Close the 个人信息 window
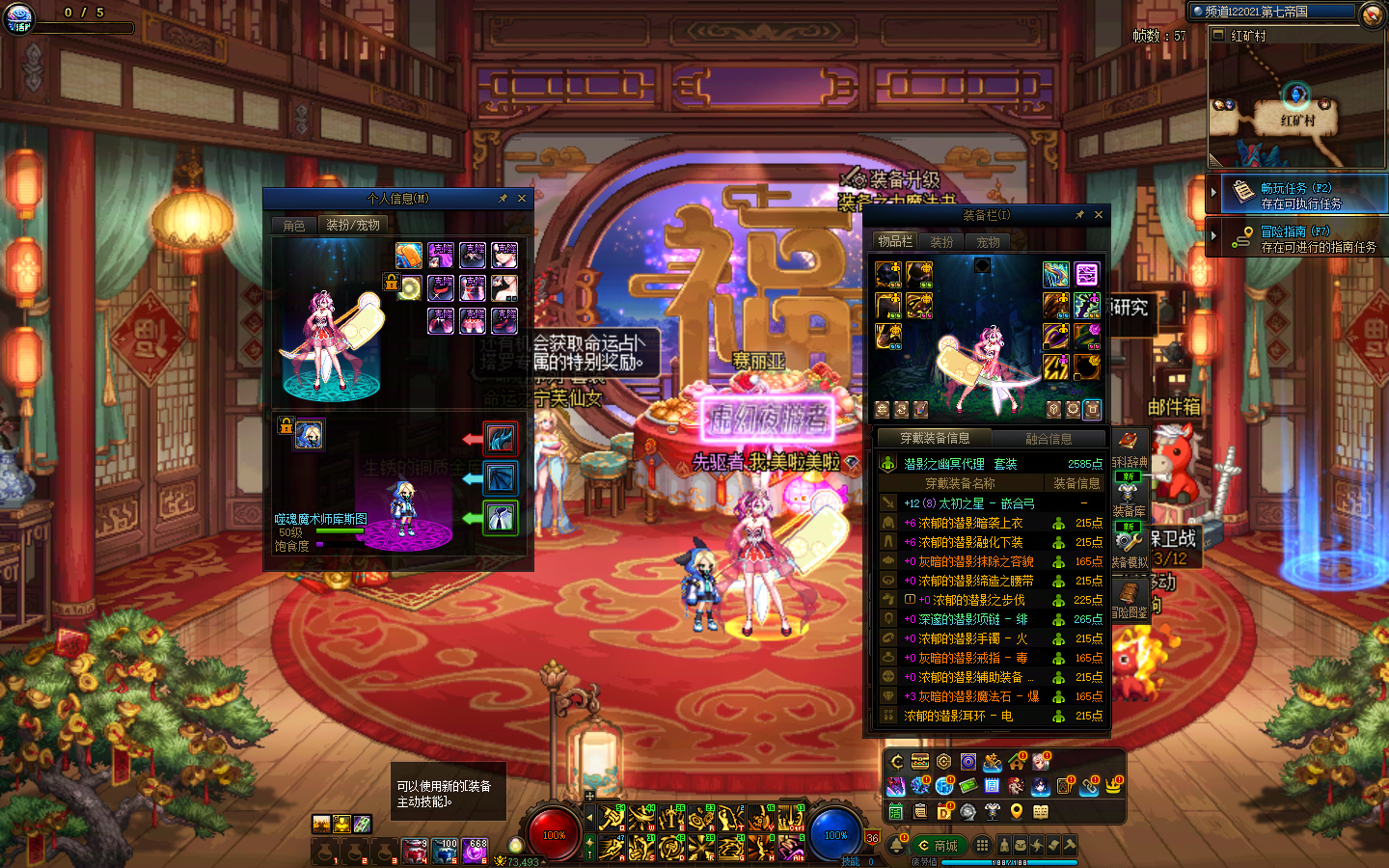Image resolution: width=1389 pixels, height=868 pixels. point(522,199)
